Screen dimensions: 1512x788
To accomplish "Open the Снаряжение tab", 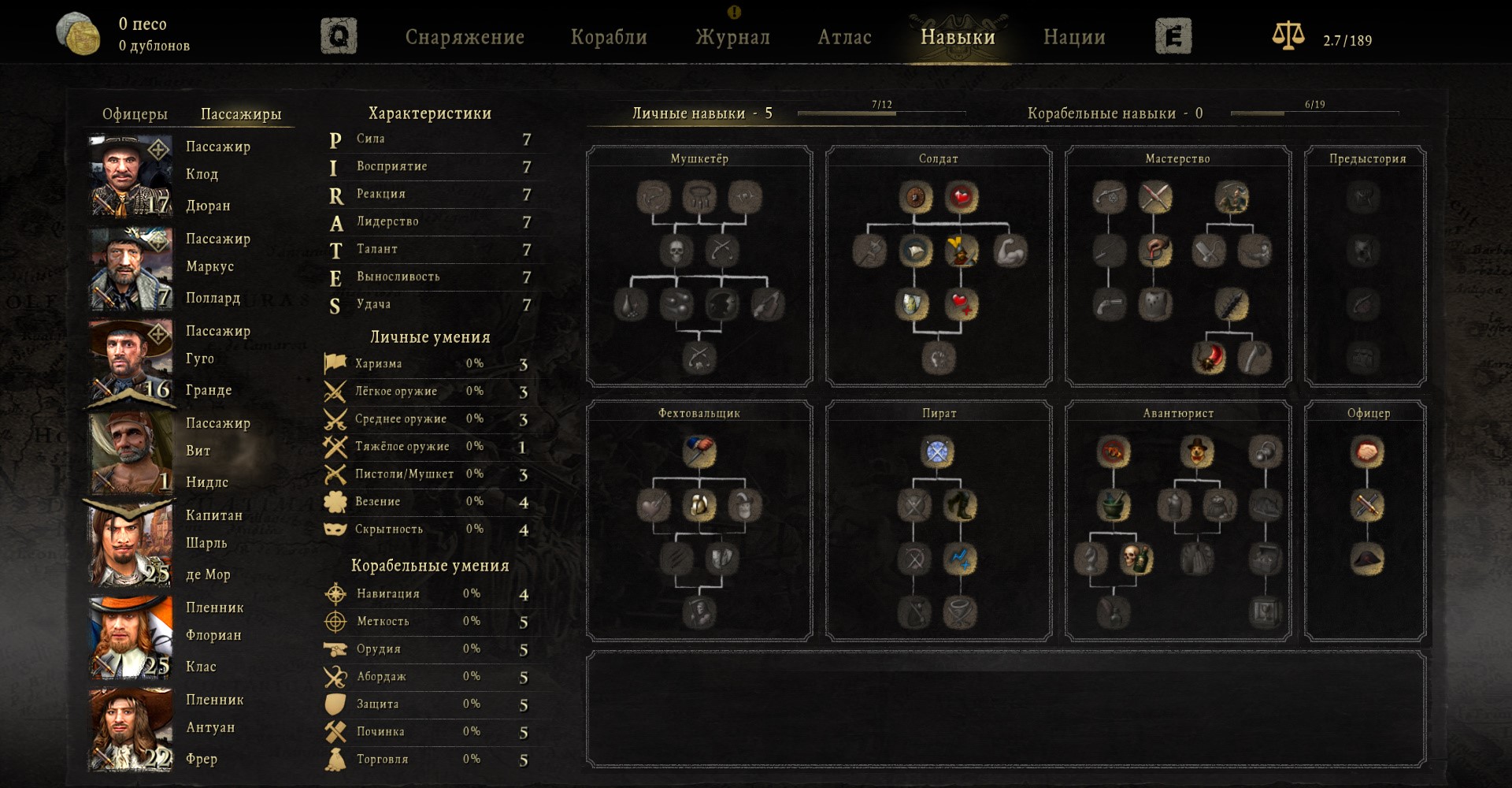I will tap(465, 37).
